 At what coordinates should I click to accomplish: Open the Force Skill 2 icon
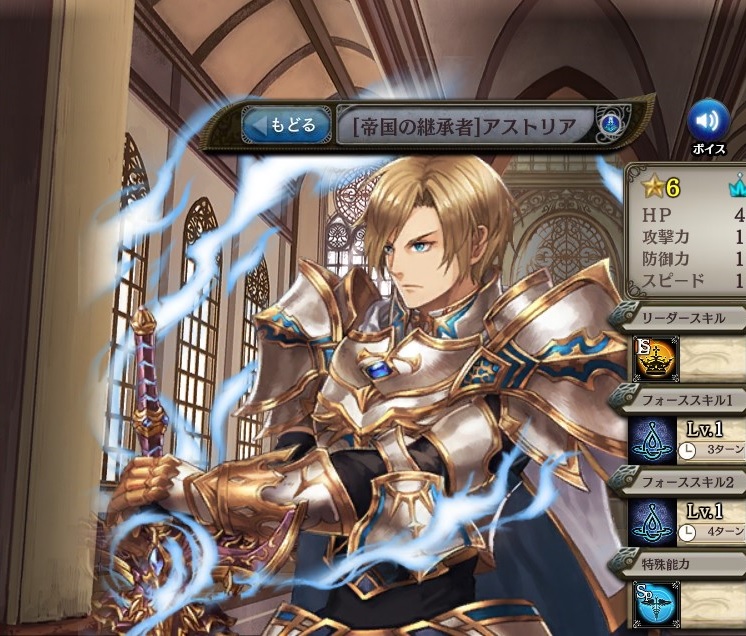click(x=655, y=522)
